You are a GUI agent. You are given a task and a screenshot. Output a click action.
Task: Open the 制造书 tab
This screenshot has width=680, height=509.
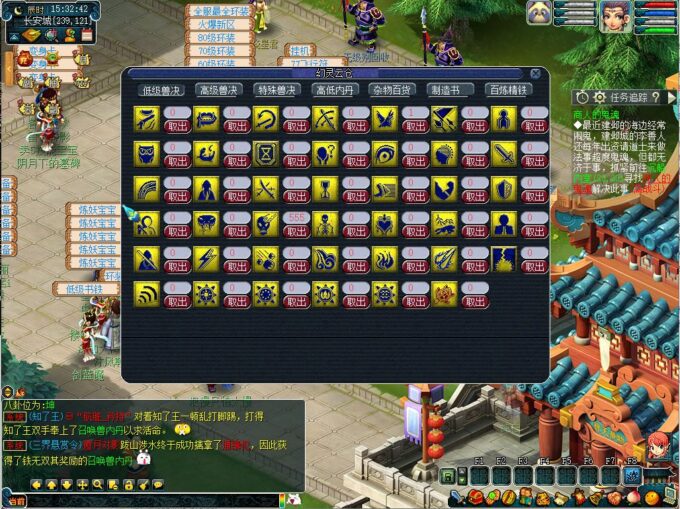tap(450, 90)
